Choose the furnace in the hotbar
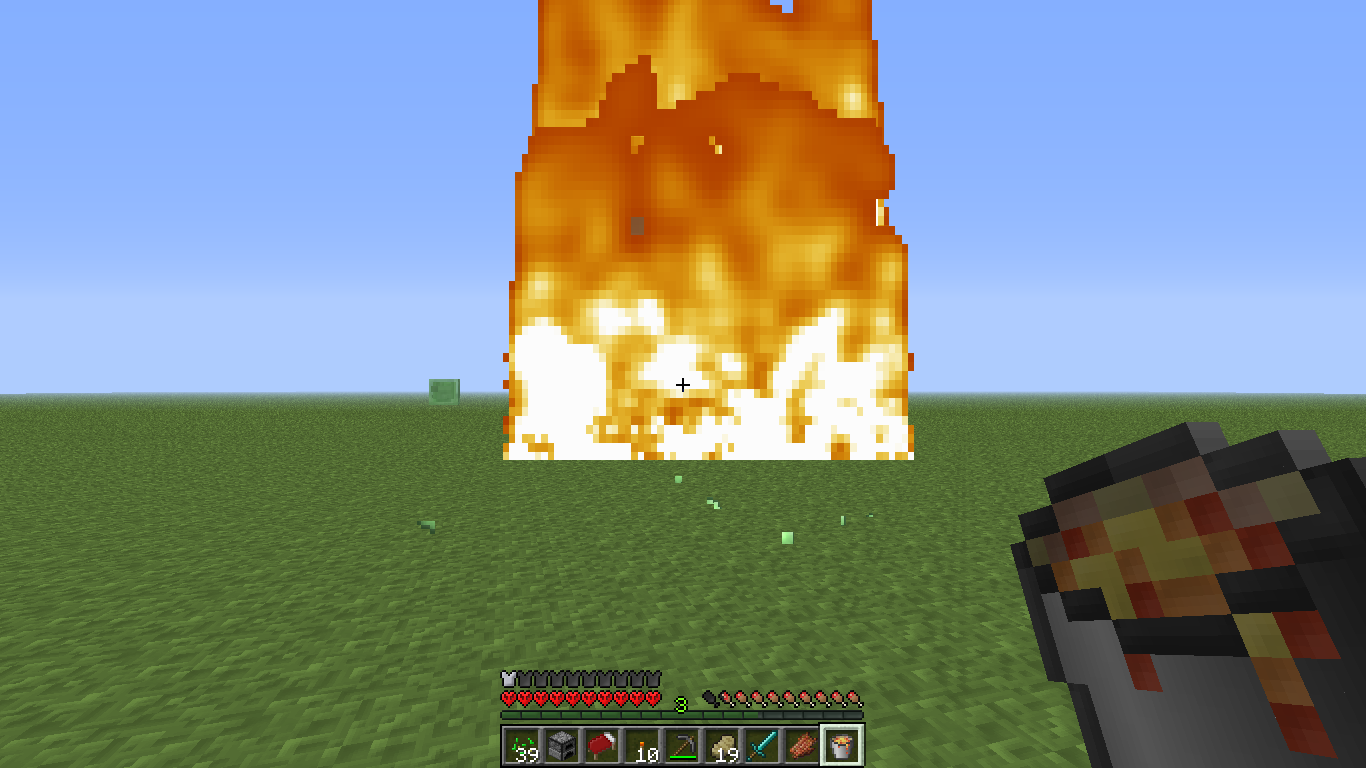1366x768 pixels. click(x=562, y=745)
